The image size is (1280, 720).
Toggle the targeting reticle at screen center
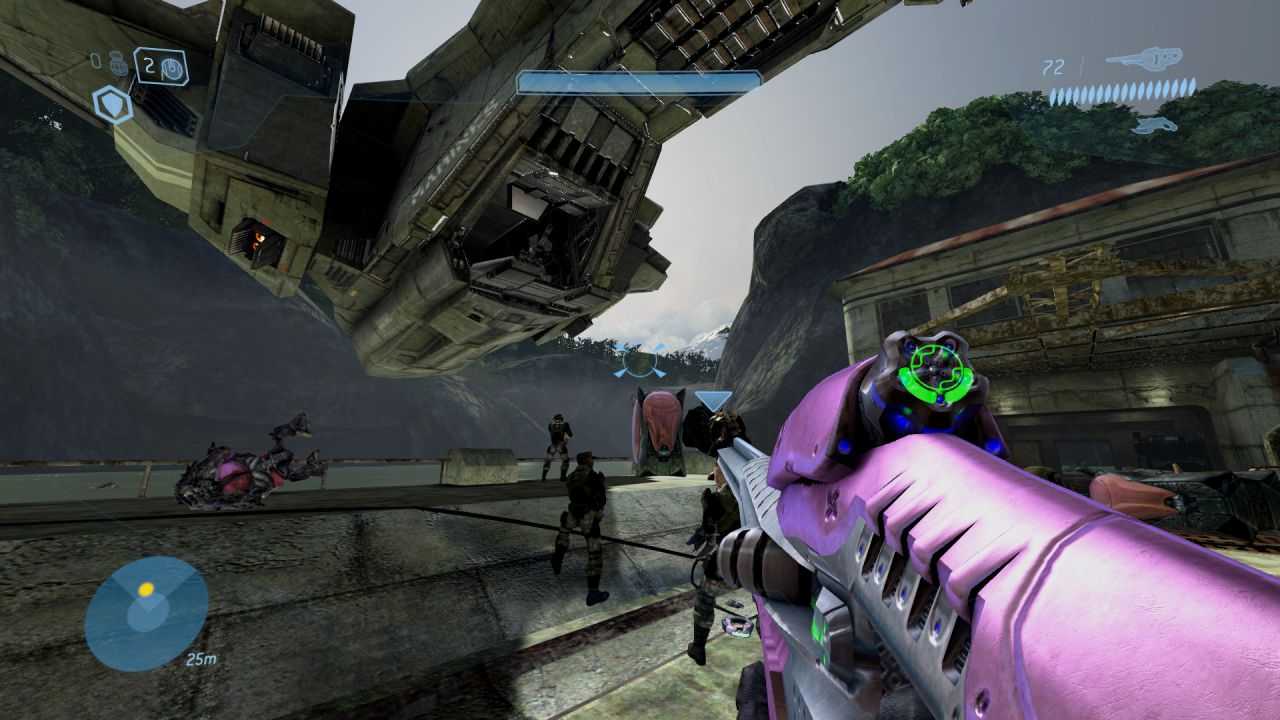coord(640,362)
